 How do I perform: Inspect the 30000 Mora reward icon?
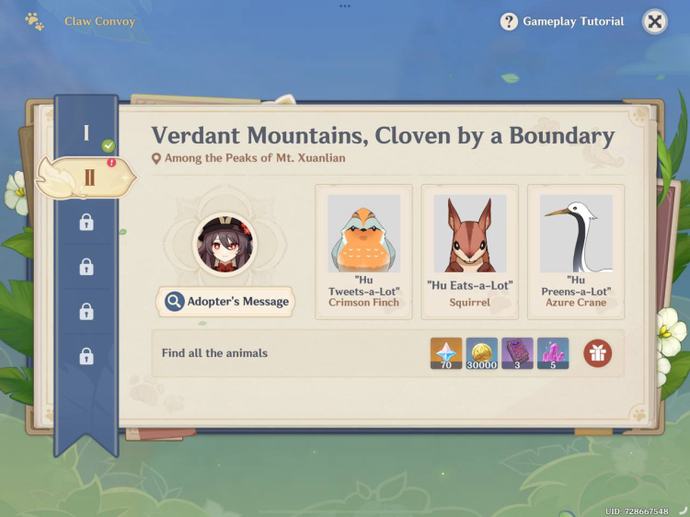coord(482,353)
